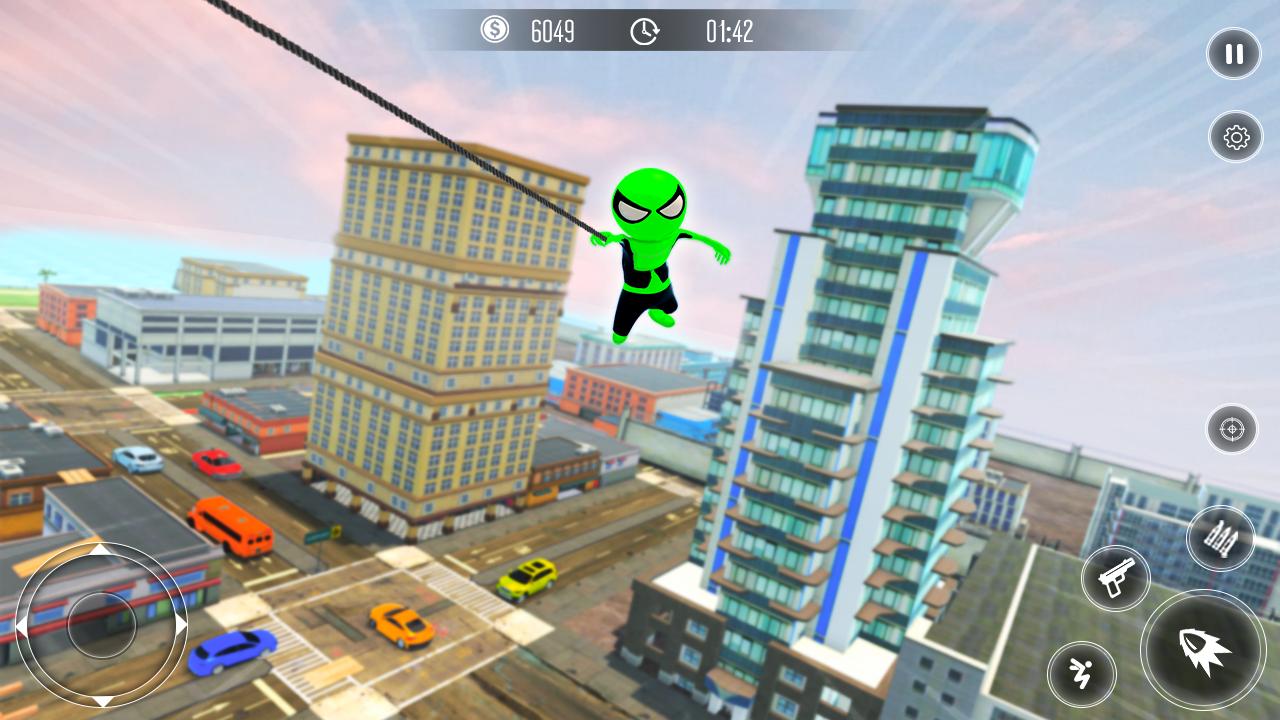Click the coin currency icon
Viewport: 1280px width, 720px height.
492,31
